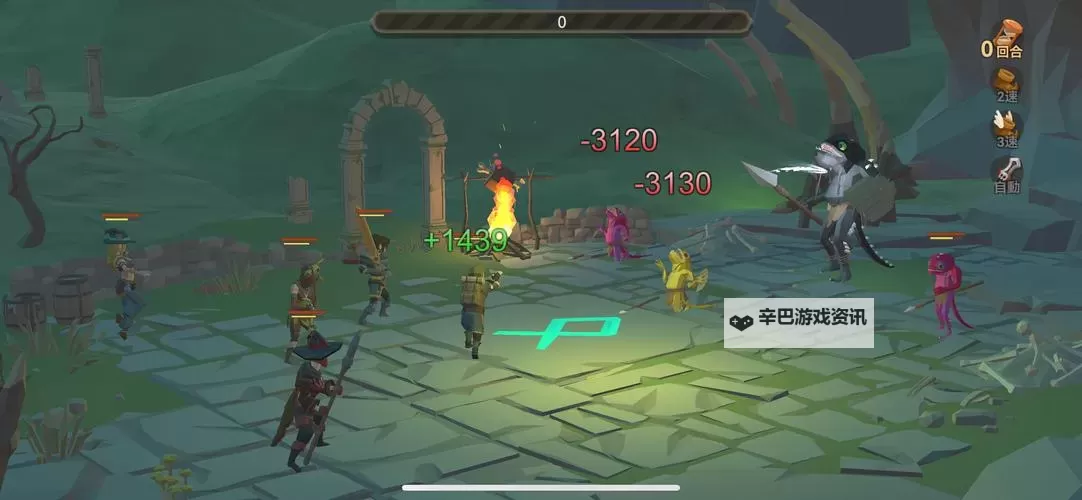The width and height of the screenshot is (1082, 500).
Task: Toggle auto battle (自動) wrench icon
Action: click(x=1006, y=172)
